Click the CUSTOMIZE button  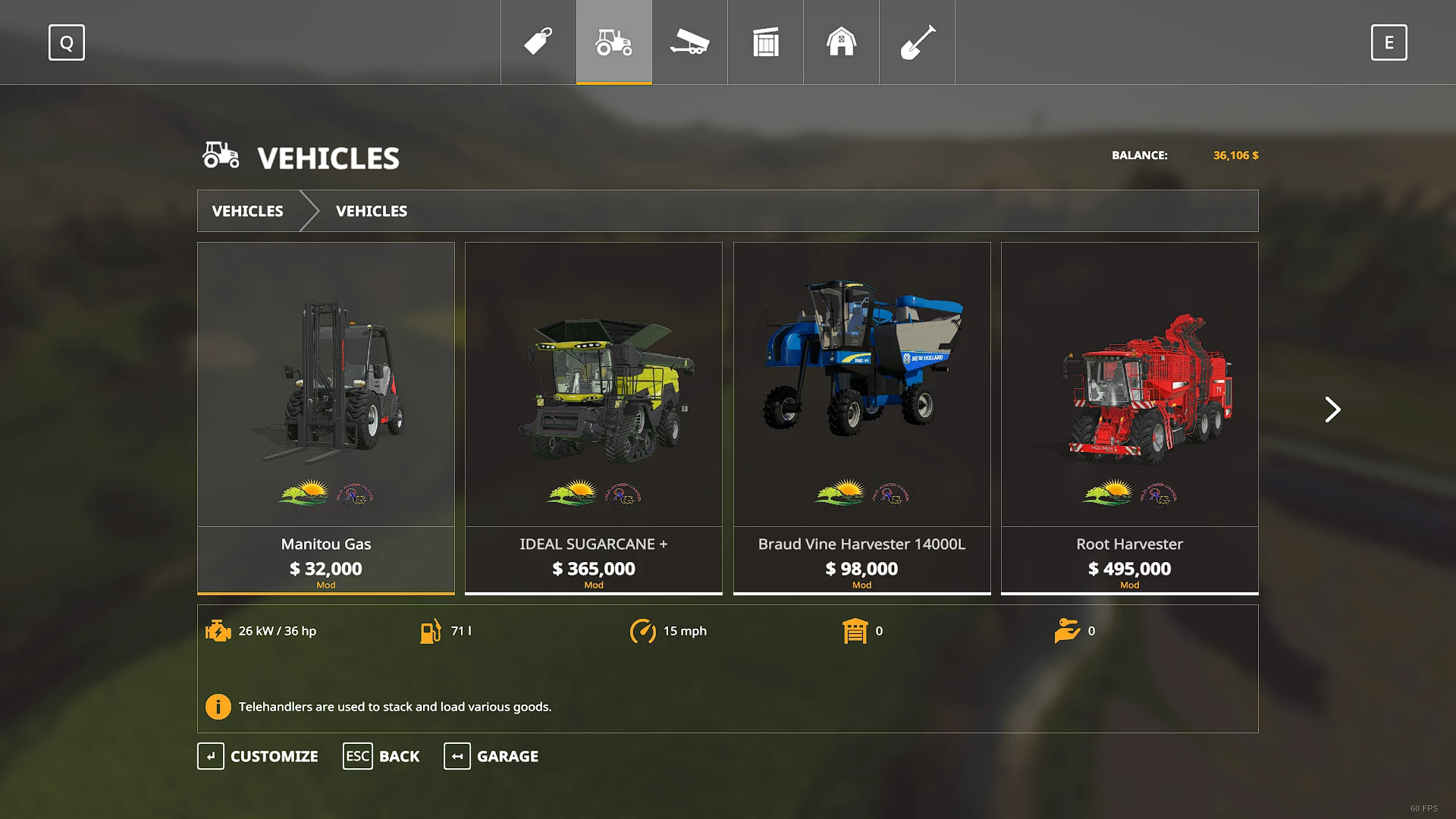(x=259, y=756)
